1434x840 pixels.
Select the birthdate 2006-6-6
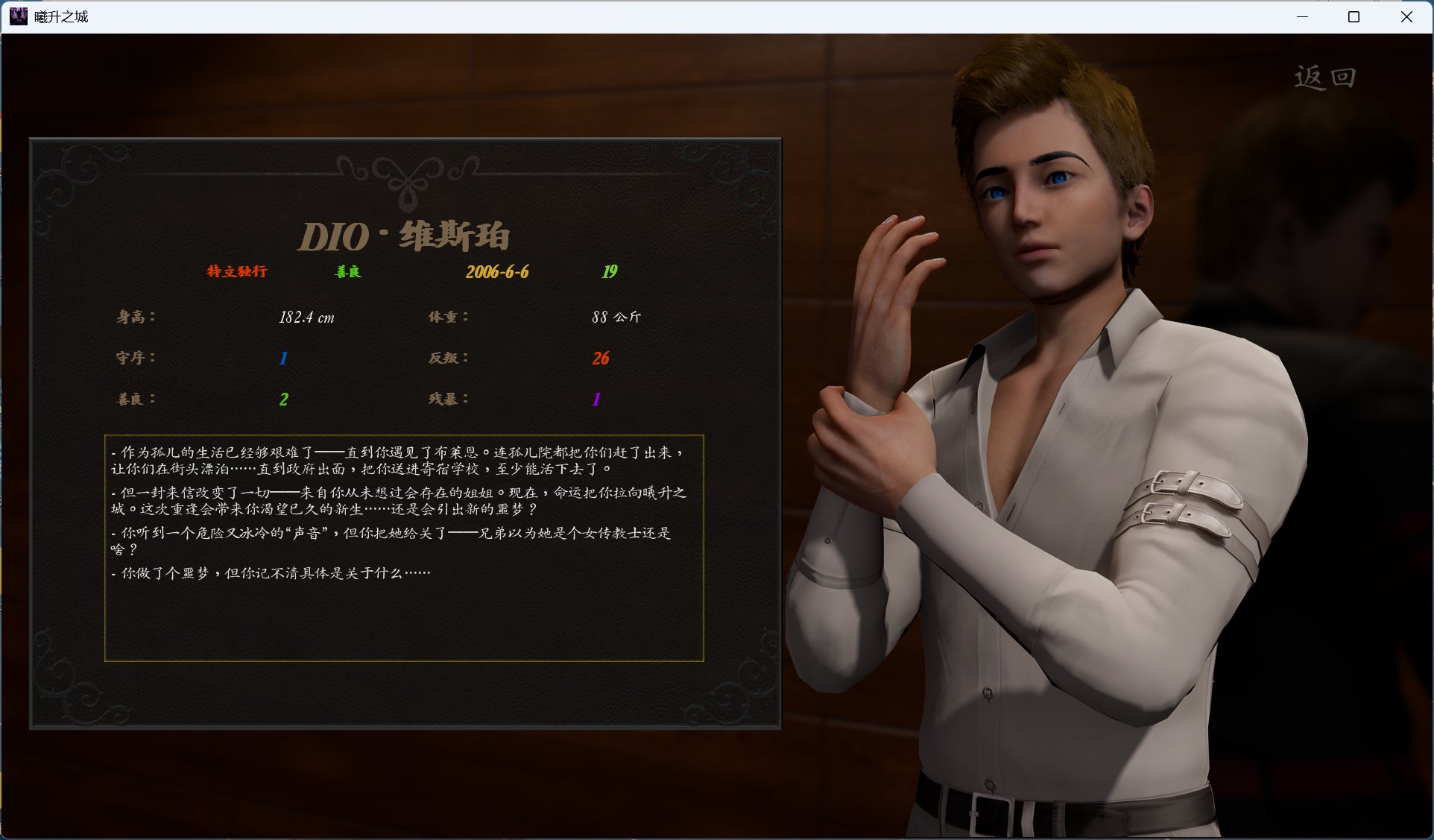[497, 272]
